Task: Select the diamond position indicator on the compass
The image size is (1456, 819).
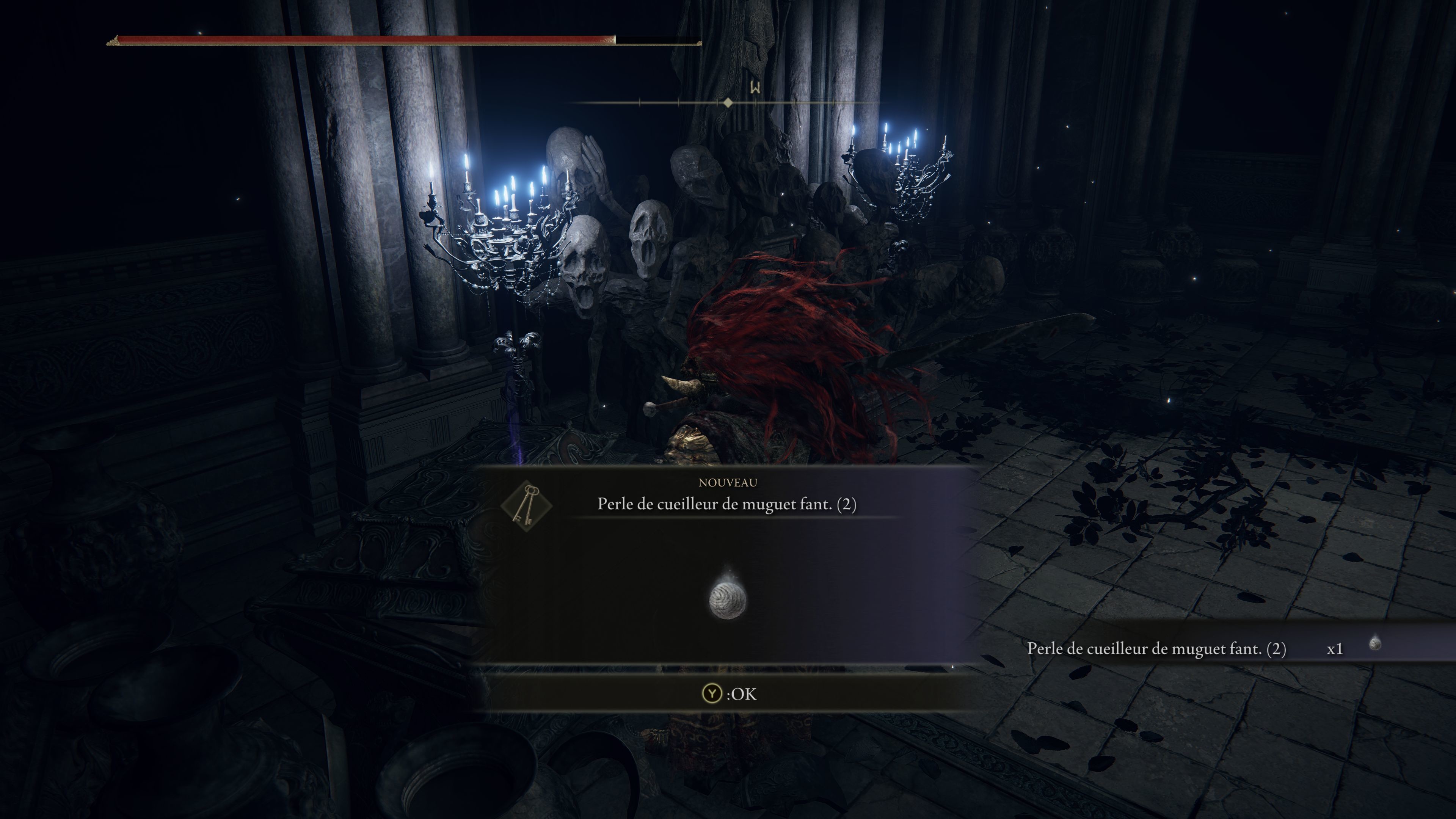Action: (728, 103)
